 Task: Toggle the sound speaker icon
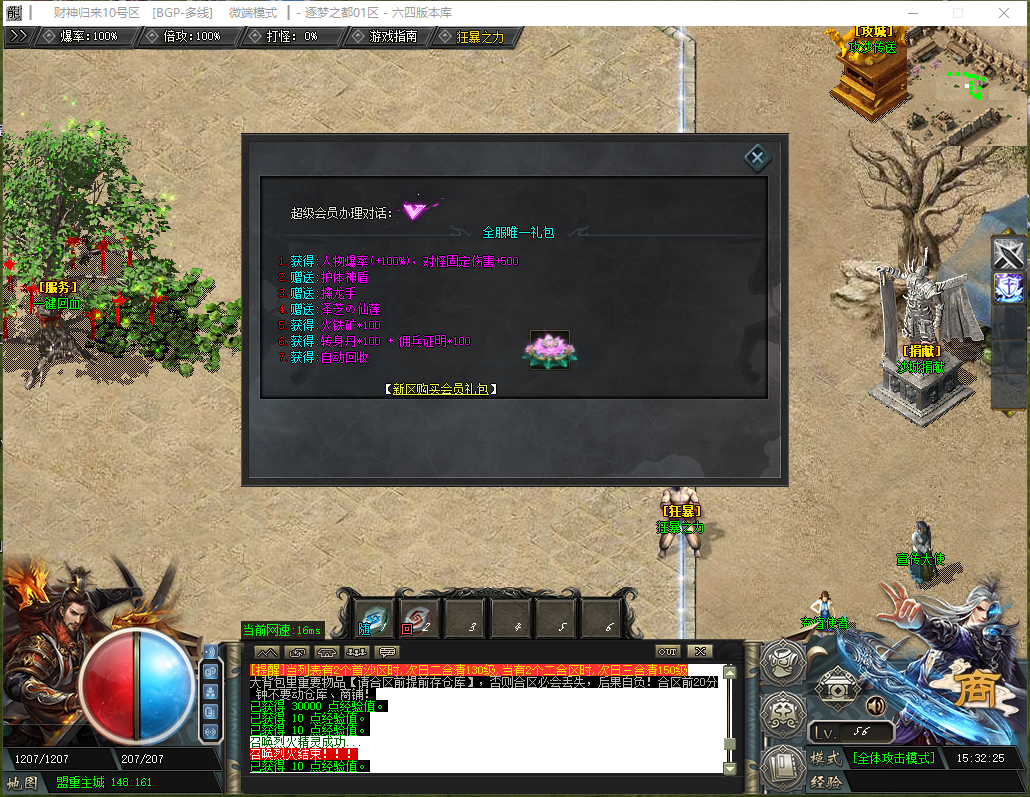click(875, 705)
